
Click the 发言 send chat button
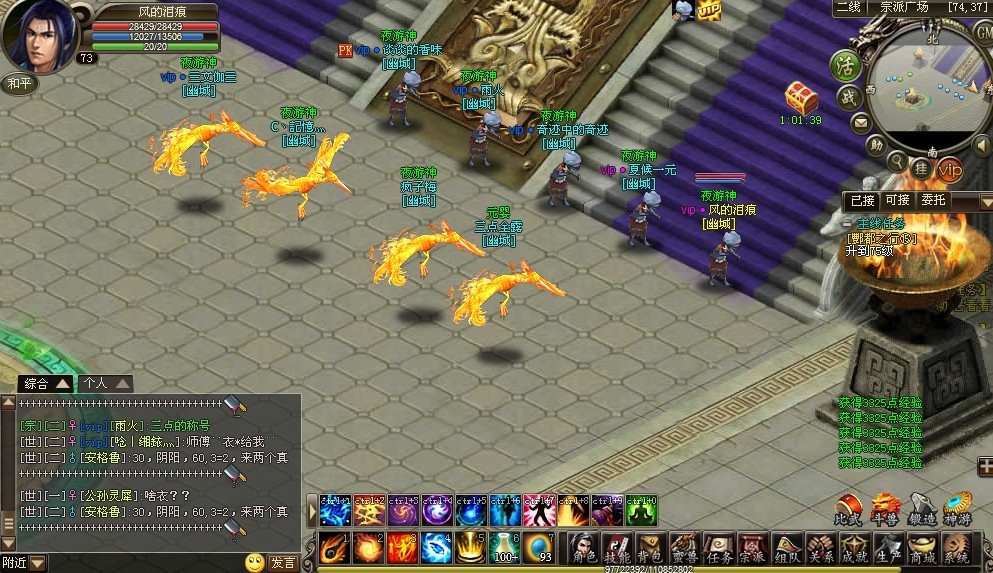coord(284,563)
